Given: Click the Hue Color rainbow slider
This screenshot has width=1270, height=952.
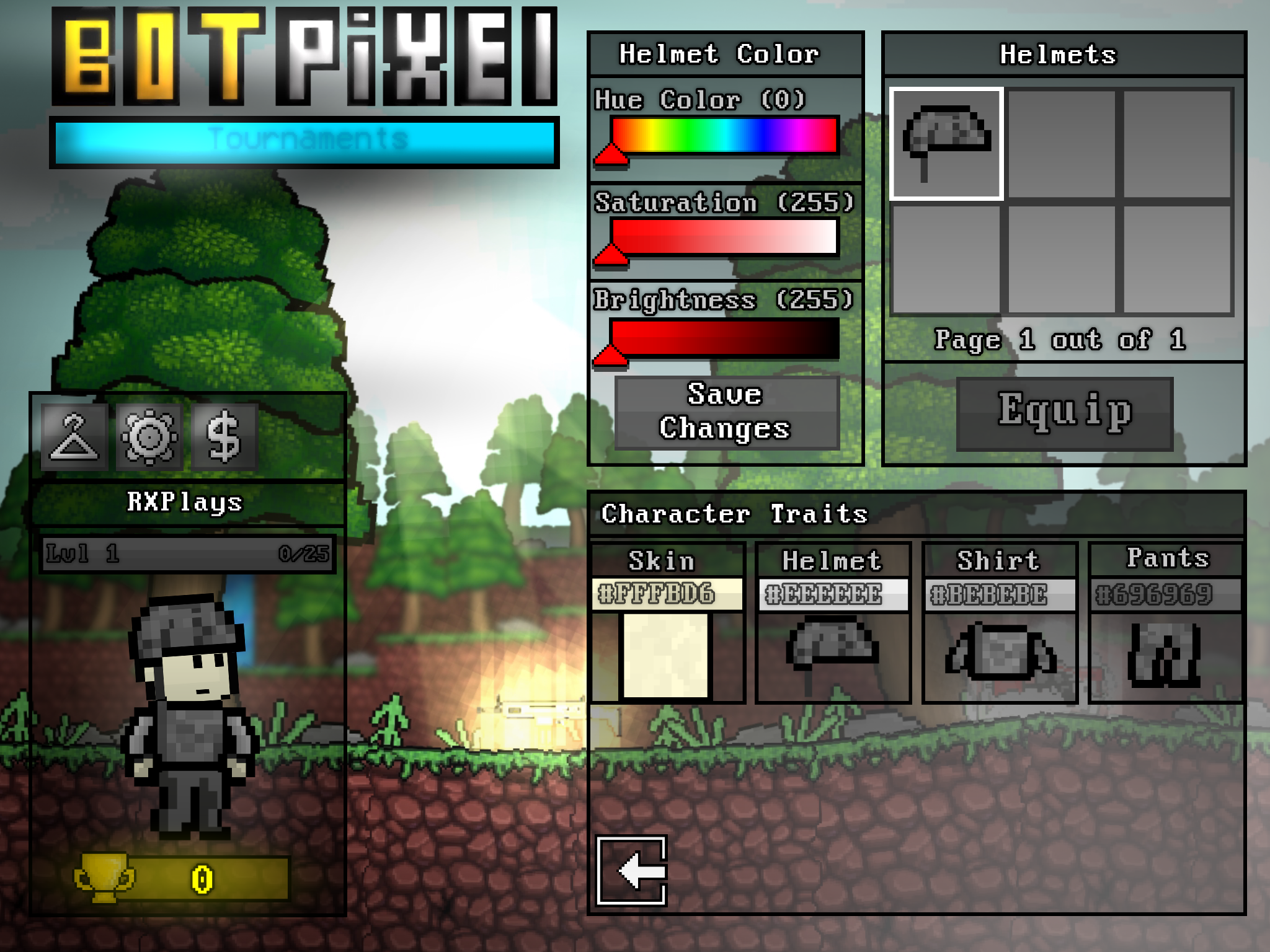Looking at the screenshot, I should tap(724, 135).
